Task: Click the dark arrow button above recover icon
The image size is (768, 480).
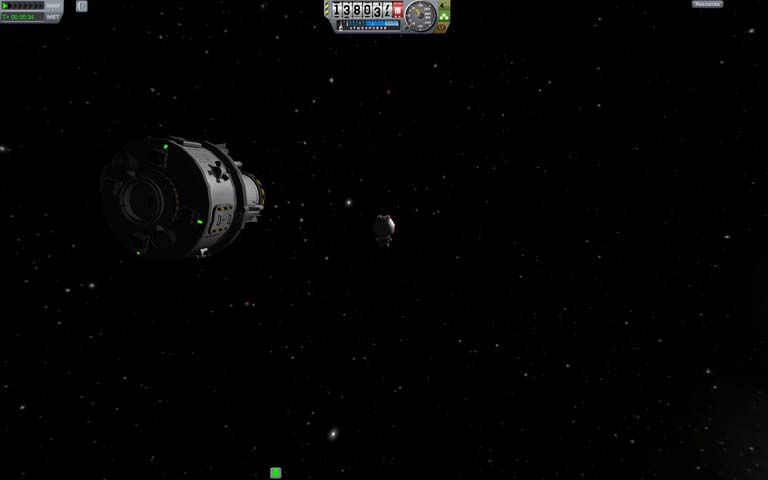Action: [444, 5]
